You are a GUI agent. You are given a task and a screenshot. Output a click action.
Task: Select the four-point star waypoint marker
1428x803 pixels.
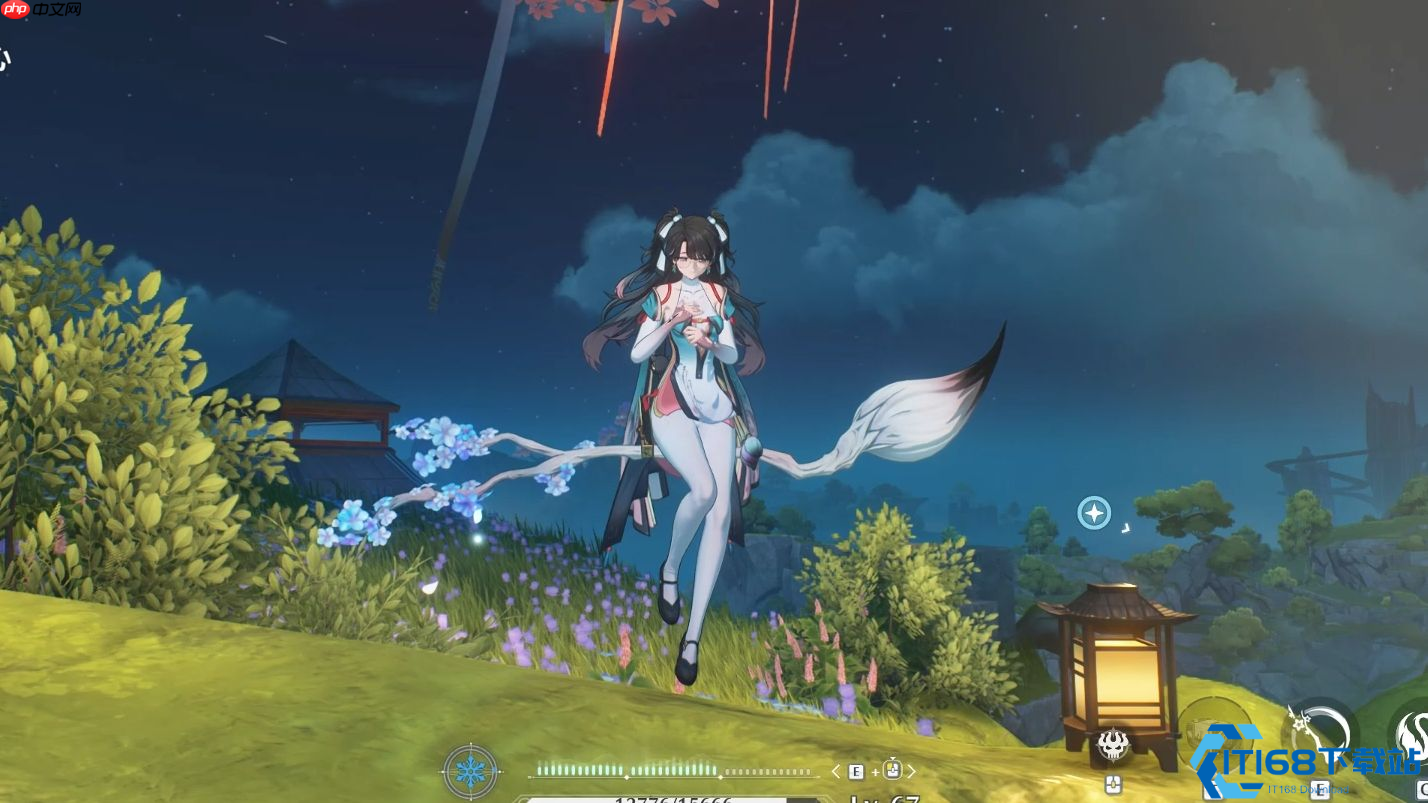pos(1094,513)
